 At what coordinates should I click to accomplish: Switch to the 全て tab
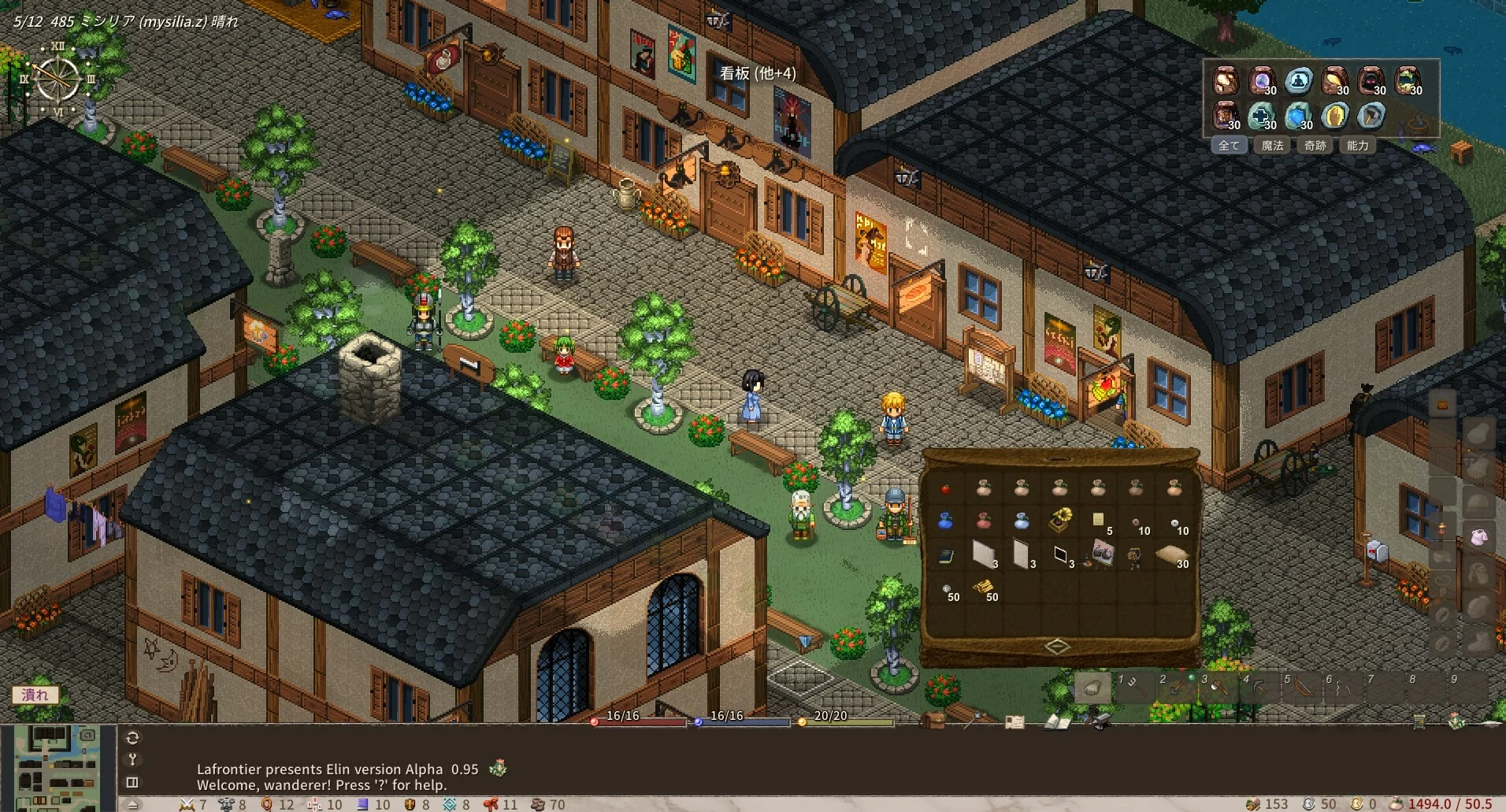pos(1229,146)
